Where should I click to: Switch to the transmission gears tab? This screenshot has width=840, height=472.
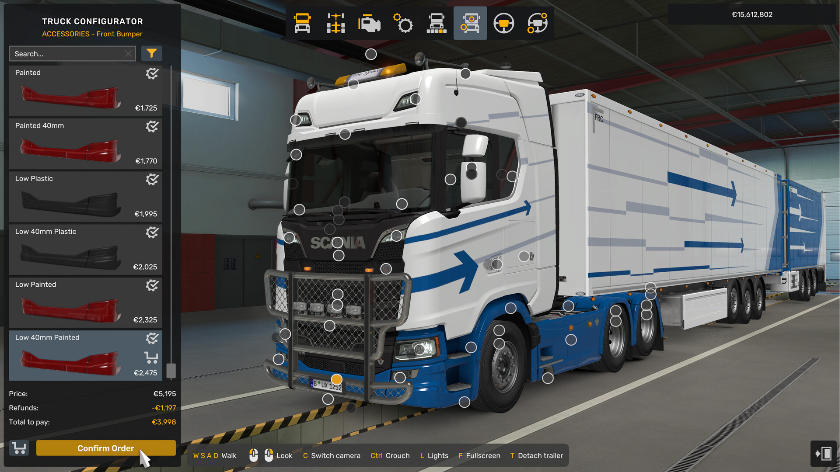point(403,22)
